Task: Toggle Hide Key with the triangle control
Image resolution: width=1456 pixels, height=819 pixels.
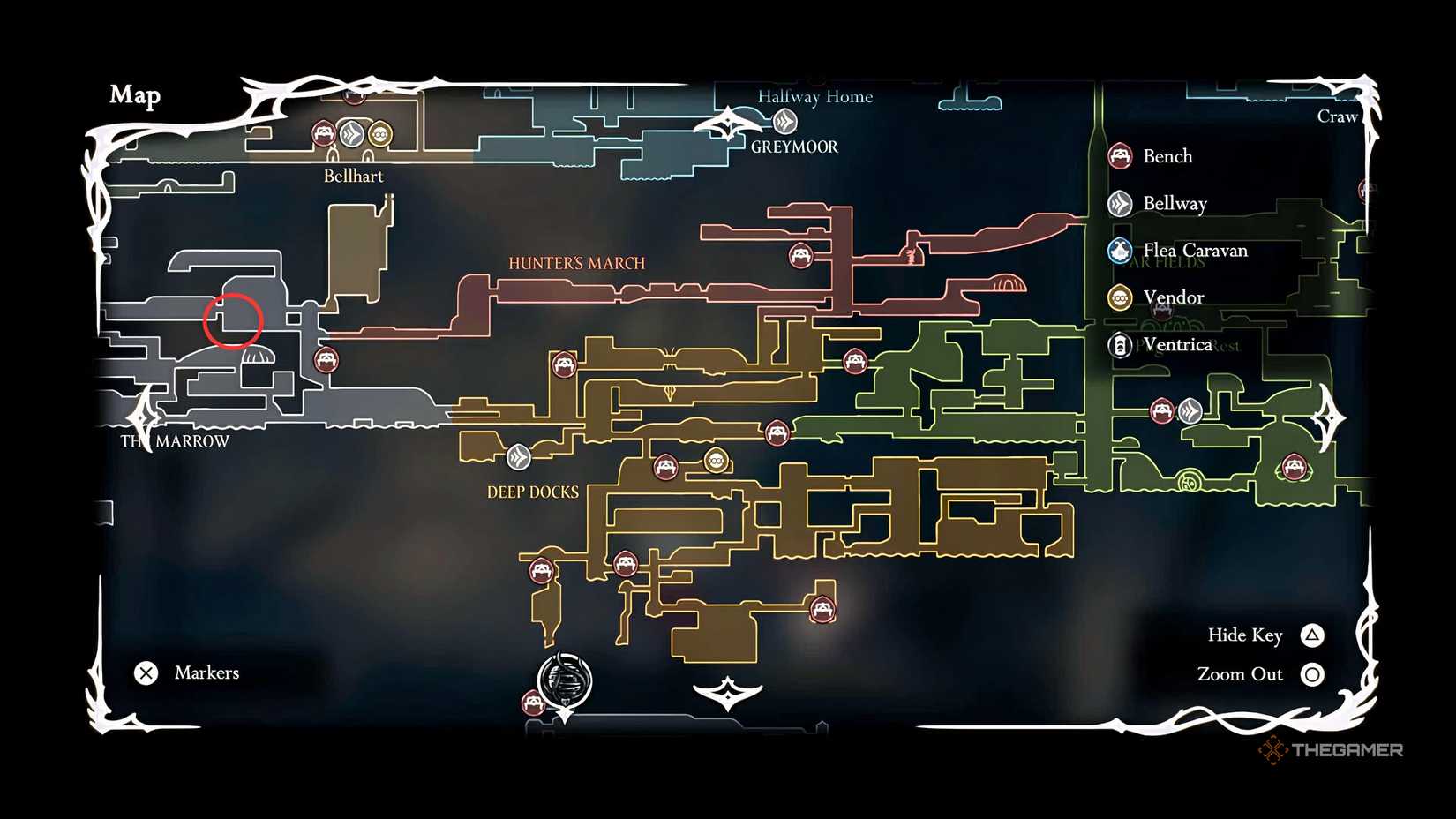Action: (1312, 635)
